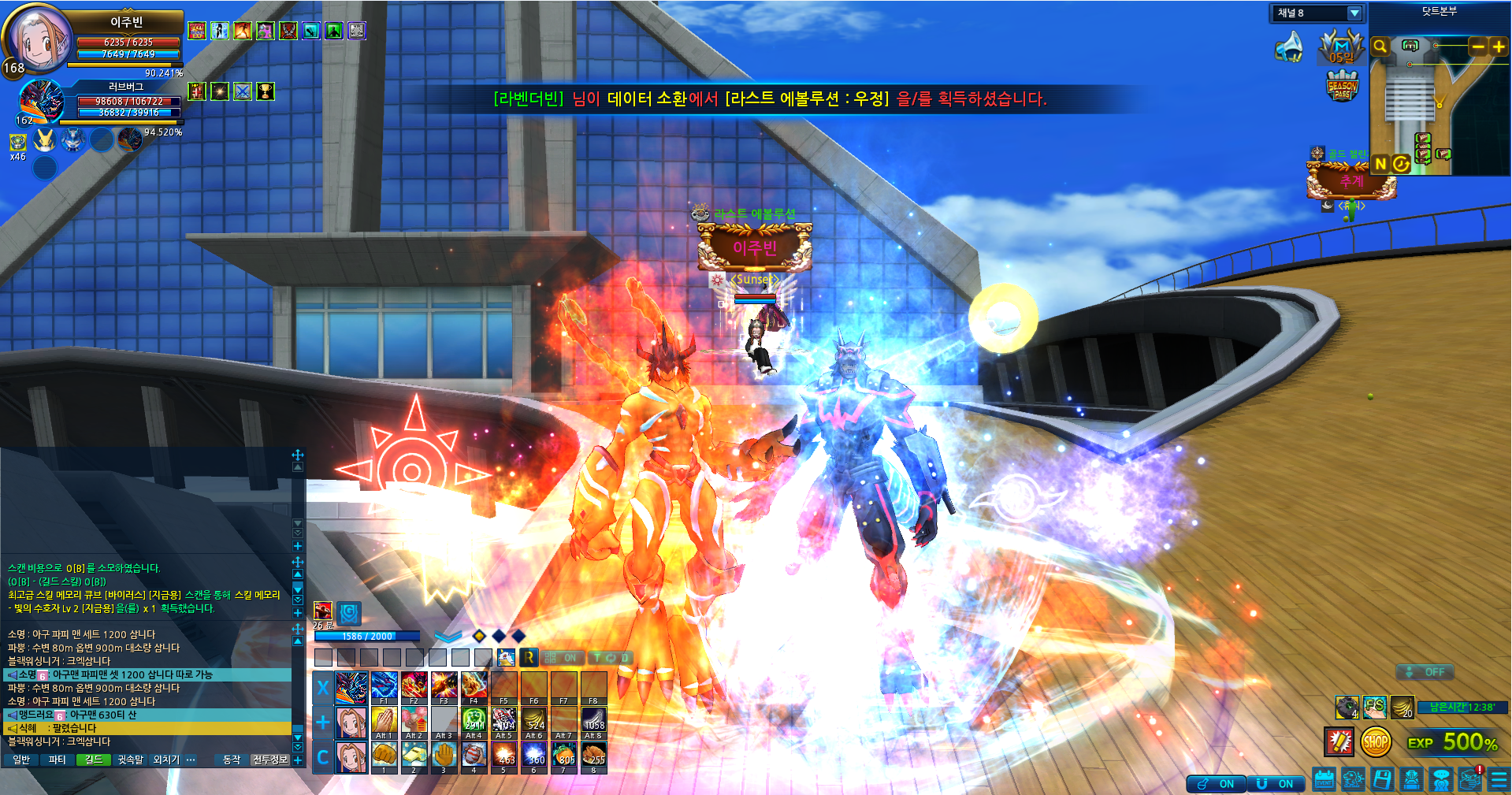Click the yellow R button above hotbar
Screen dimensions: 1512x795
tap(529, 657)
